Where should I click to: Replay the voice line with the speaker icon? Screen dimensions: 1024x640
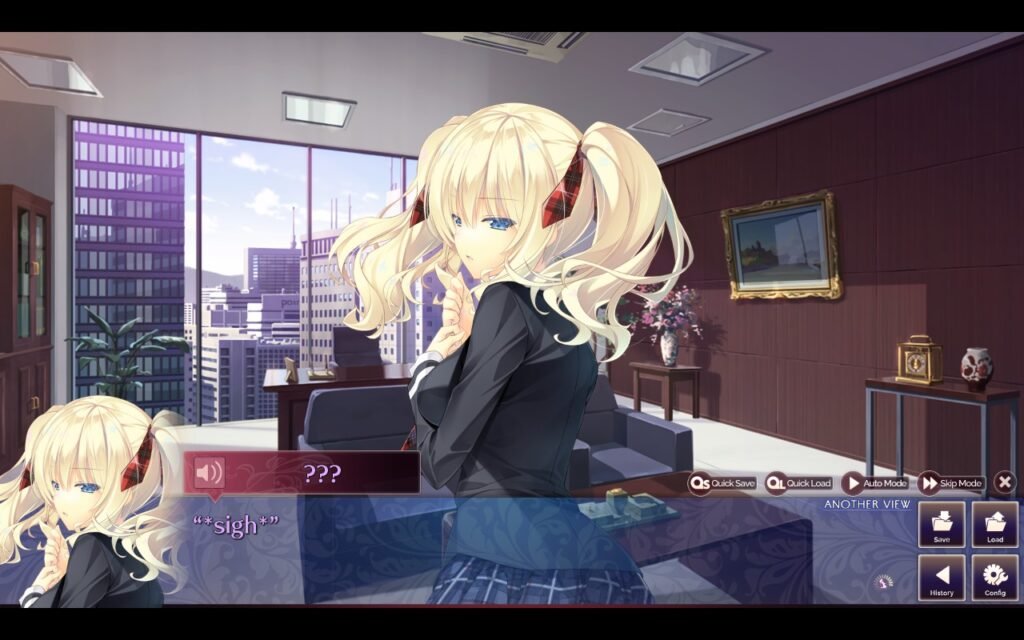[209, 472]
